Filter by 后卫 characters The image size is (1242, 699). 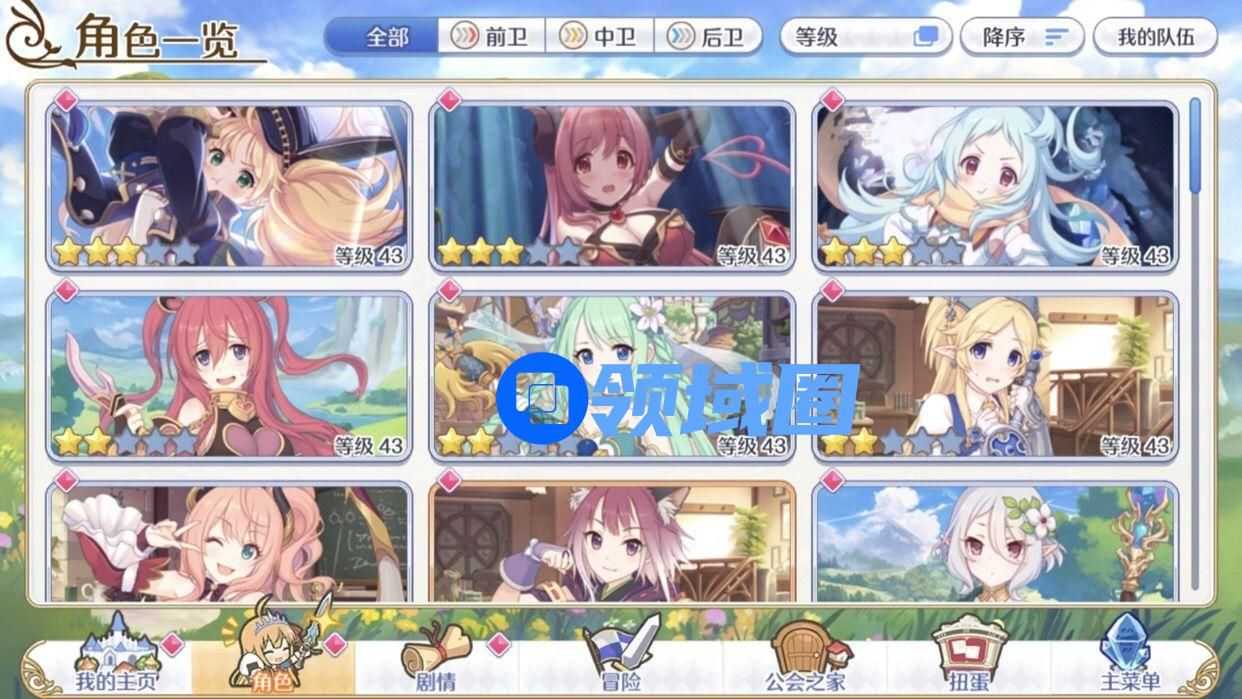pyautogui.click(x=708, y=37)
